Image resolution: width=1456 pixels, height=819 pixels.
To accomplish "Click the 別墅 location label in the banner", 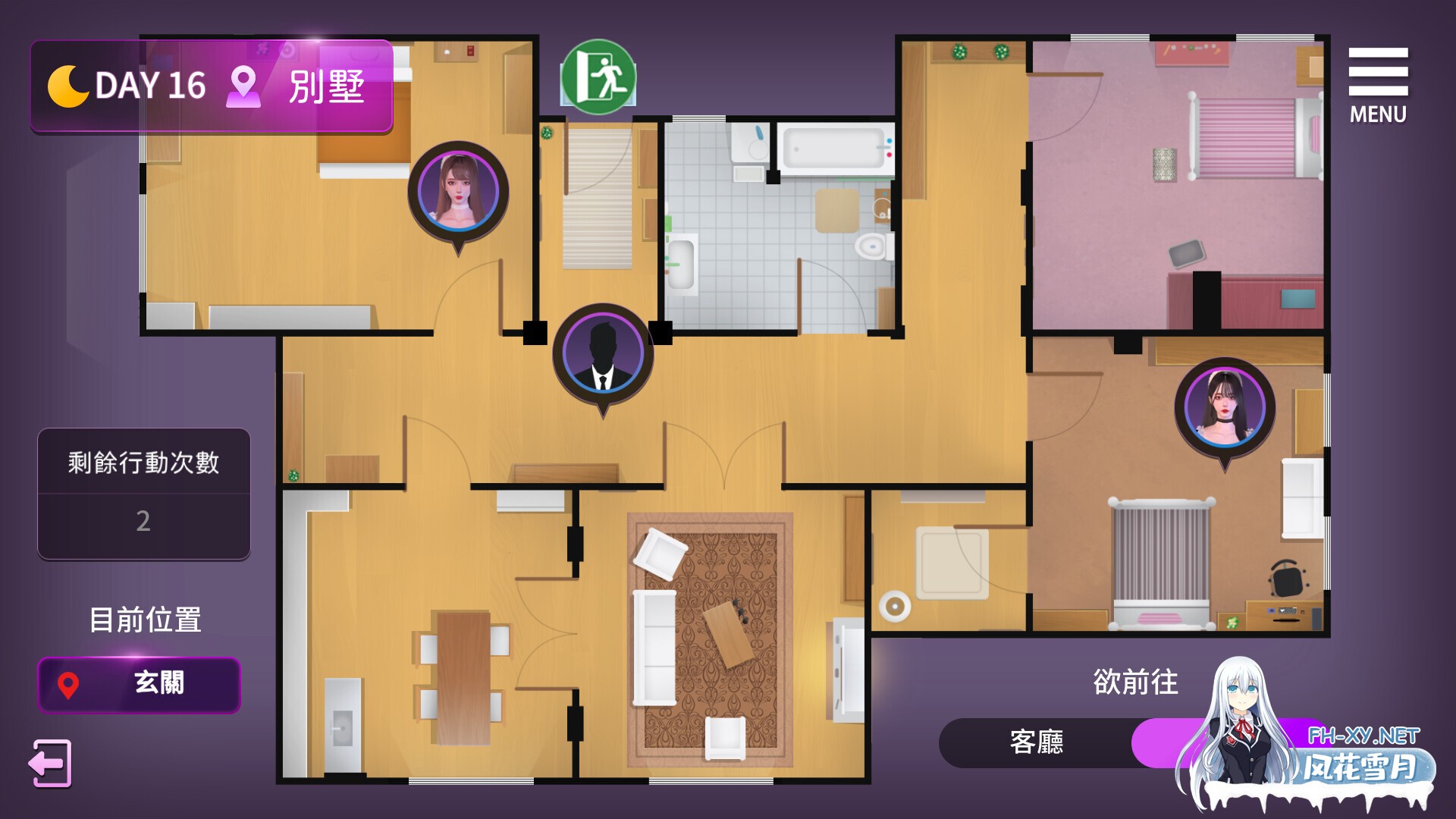I will pos(326,86).
